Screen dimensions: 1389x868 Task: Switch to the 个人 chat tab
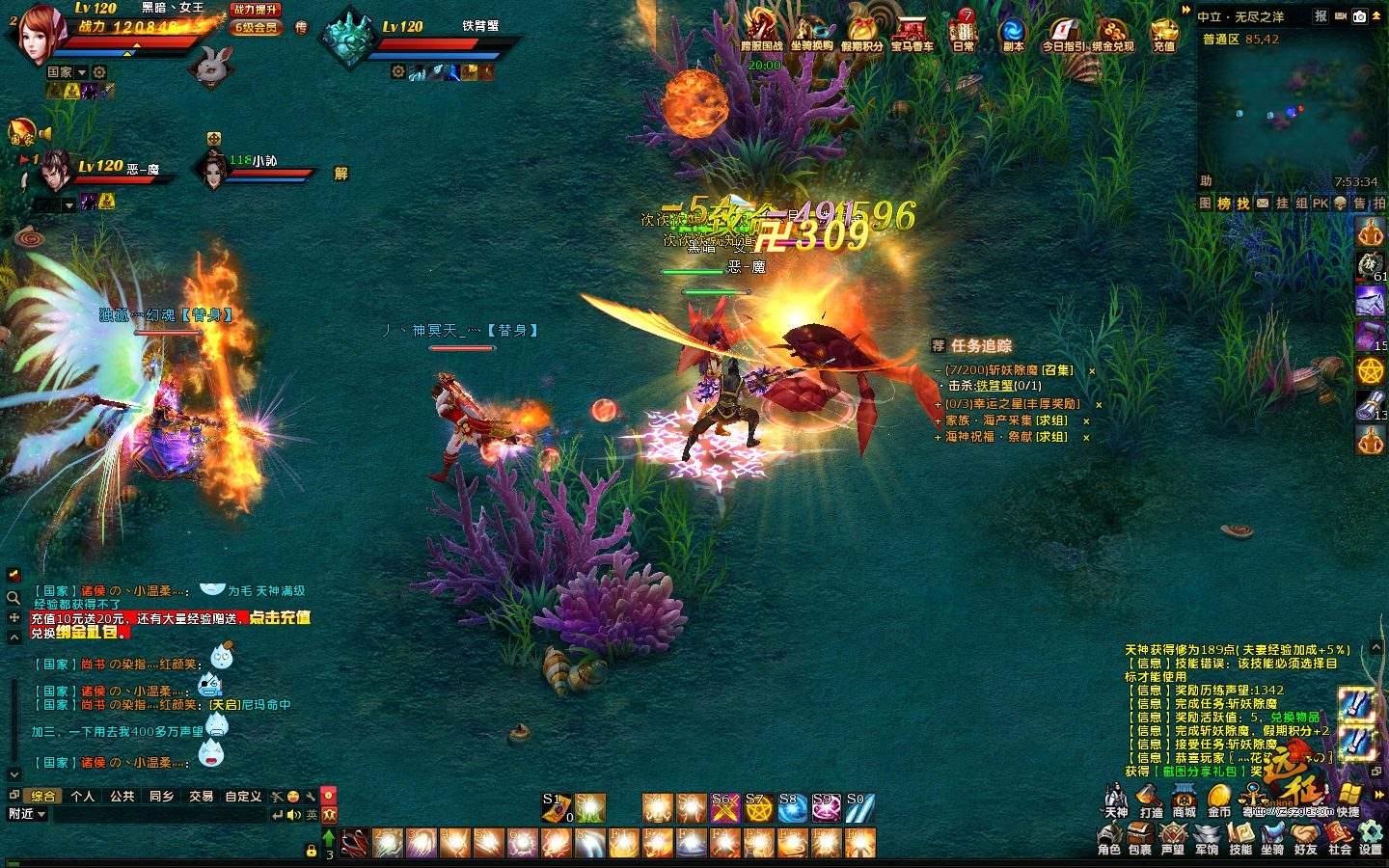[x=83, y=796]
